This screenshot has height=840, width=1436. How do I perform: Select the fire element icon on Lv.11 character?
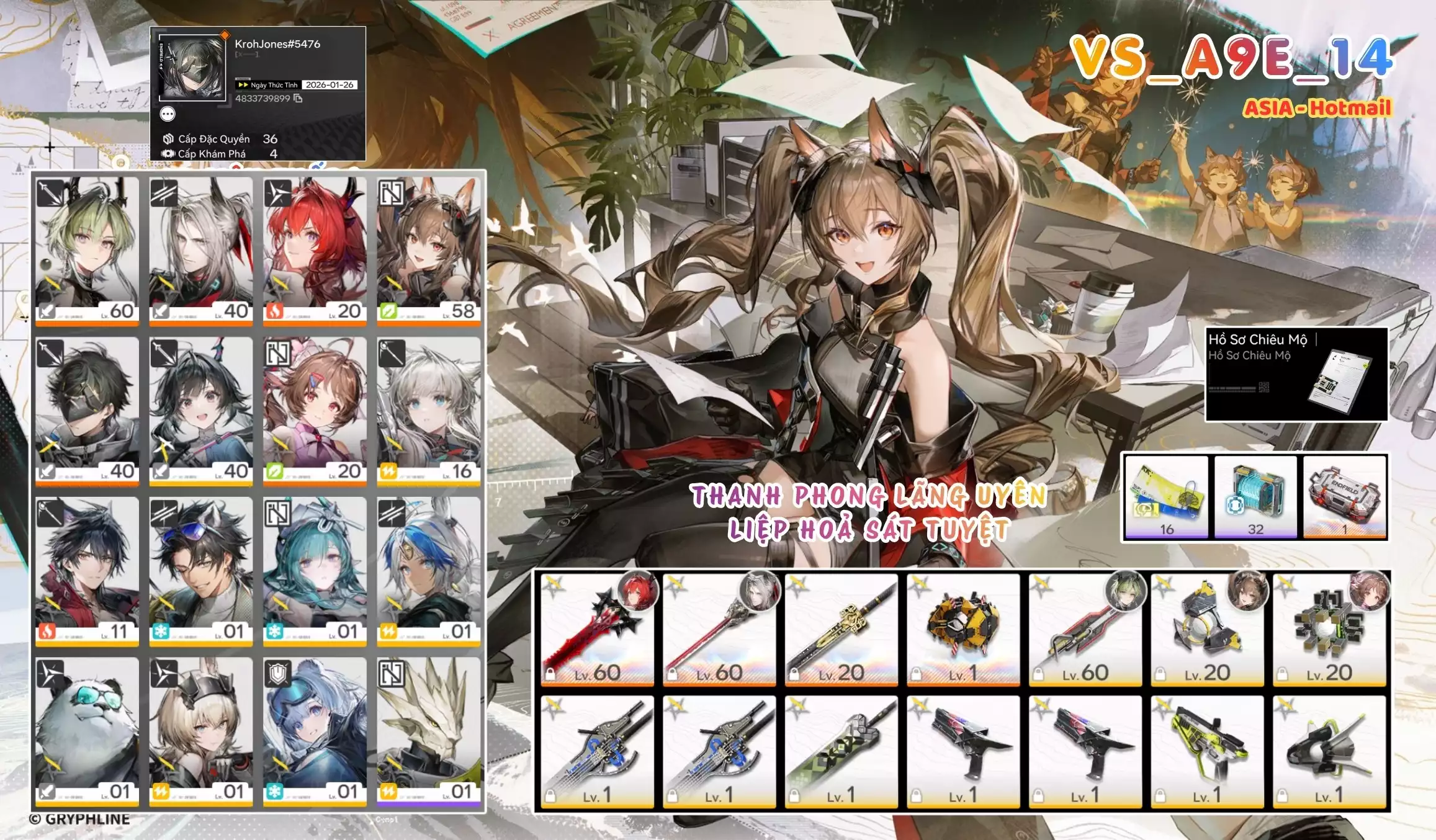coord(47,632)
